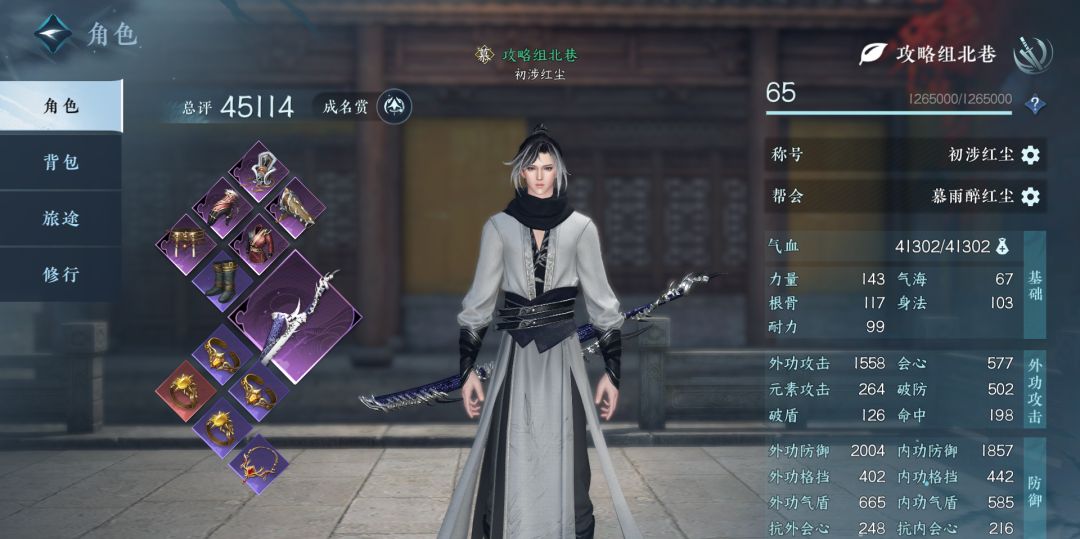Open the blue question mark help
This screenshot has width=1080, height=539.
tap(1036, 103)
